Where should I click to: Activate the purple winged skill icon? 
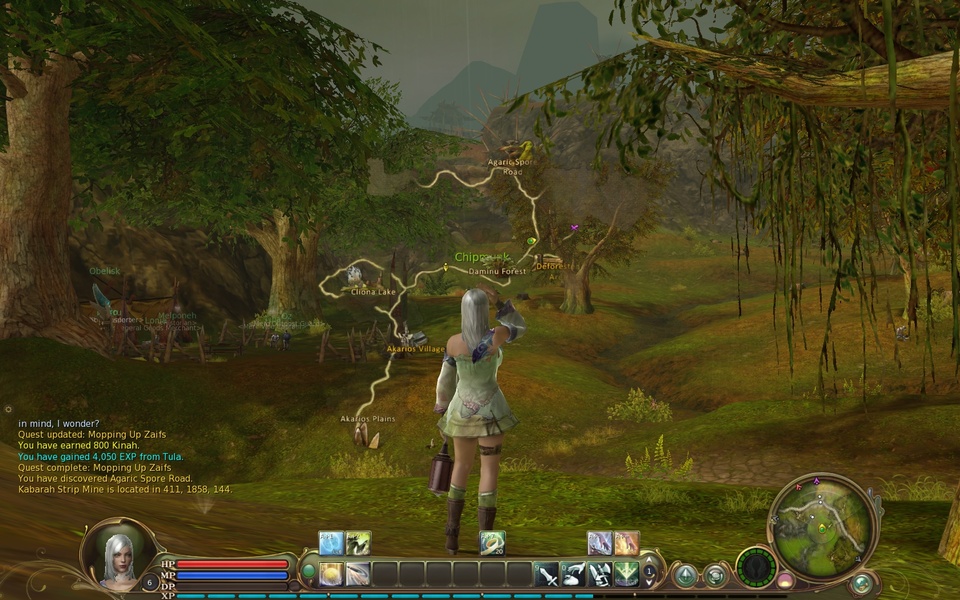pyautogui.click(x=600, y=543)
